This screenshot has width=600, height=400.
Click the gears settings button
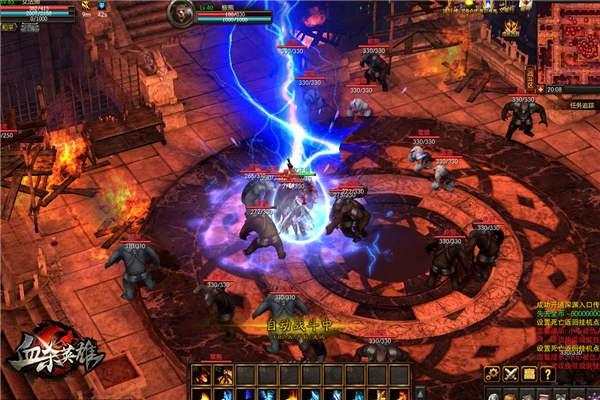click(x=492, y=374)
